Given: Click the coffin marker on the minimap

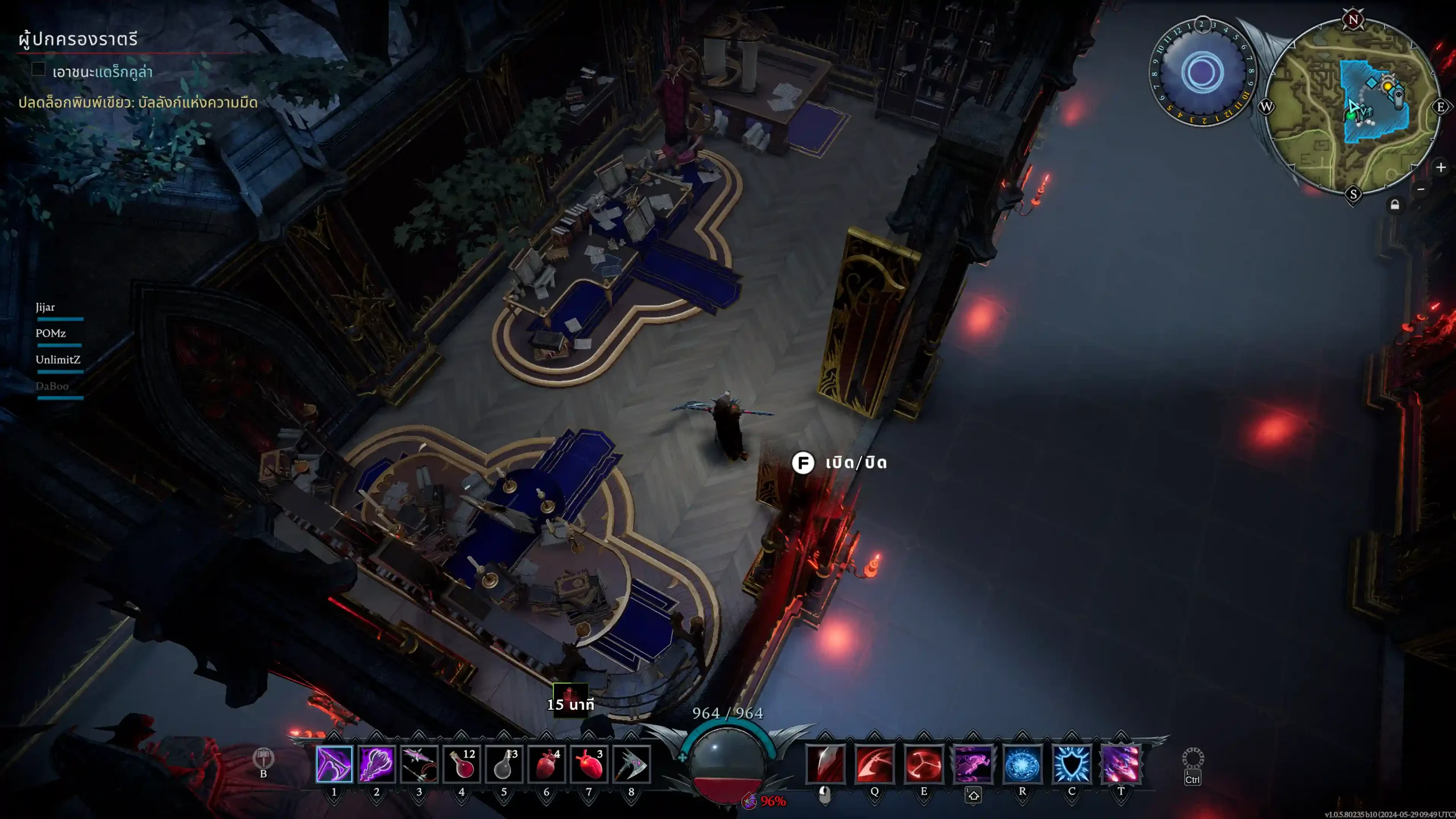Looking at the screenshot, I should click(x=1399, y=99).
